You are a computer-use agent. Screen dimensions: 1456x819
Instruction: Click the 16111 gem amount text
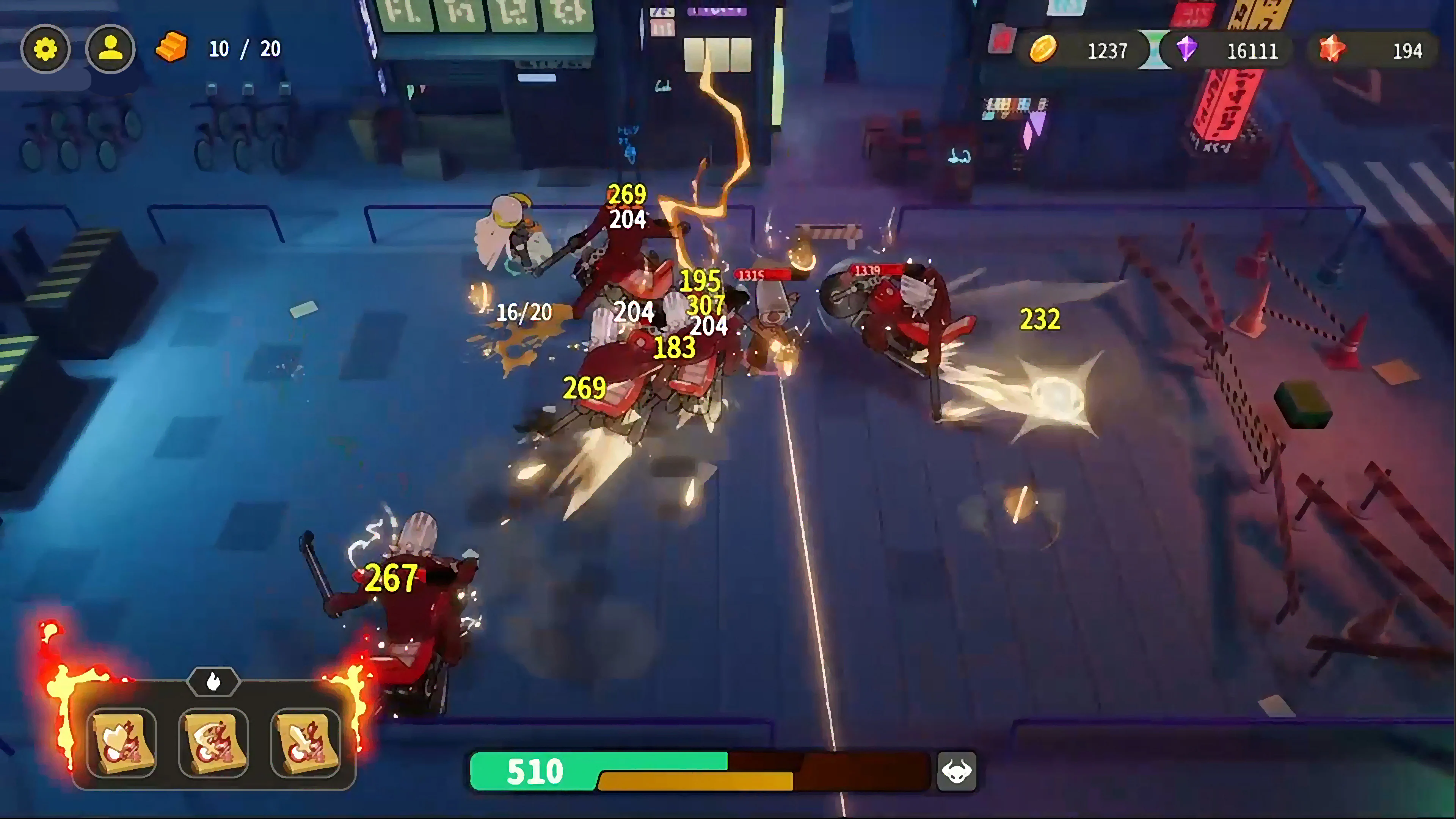click(x=1252, y=51)
